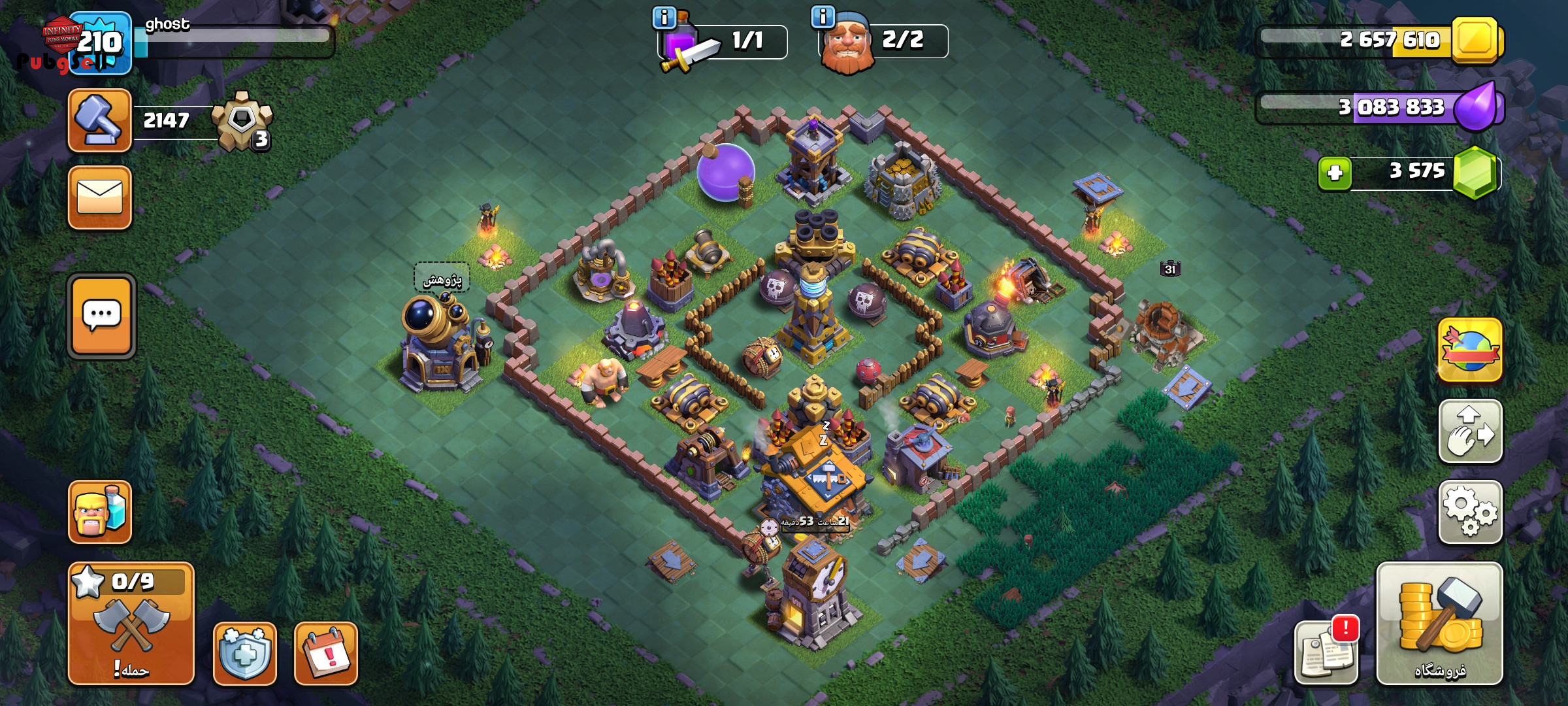Open the shop with coins and hammer
1568x706 pixels.
(1439, 624)
